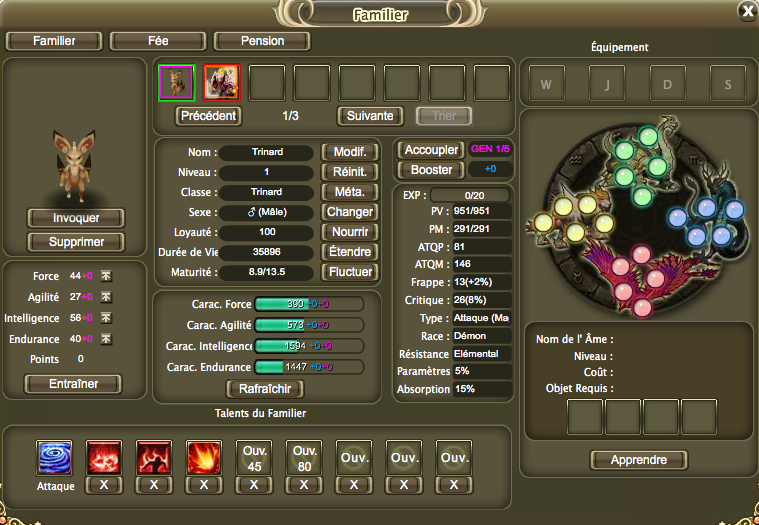Viewport: 759px width, 525px height.
Task: Click Étendre to extend lifespan
Action: (x=348, y=252)
